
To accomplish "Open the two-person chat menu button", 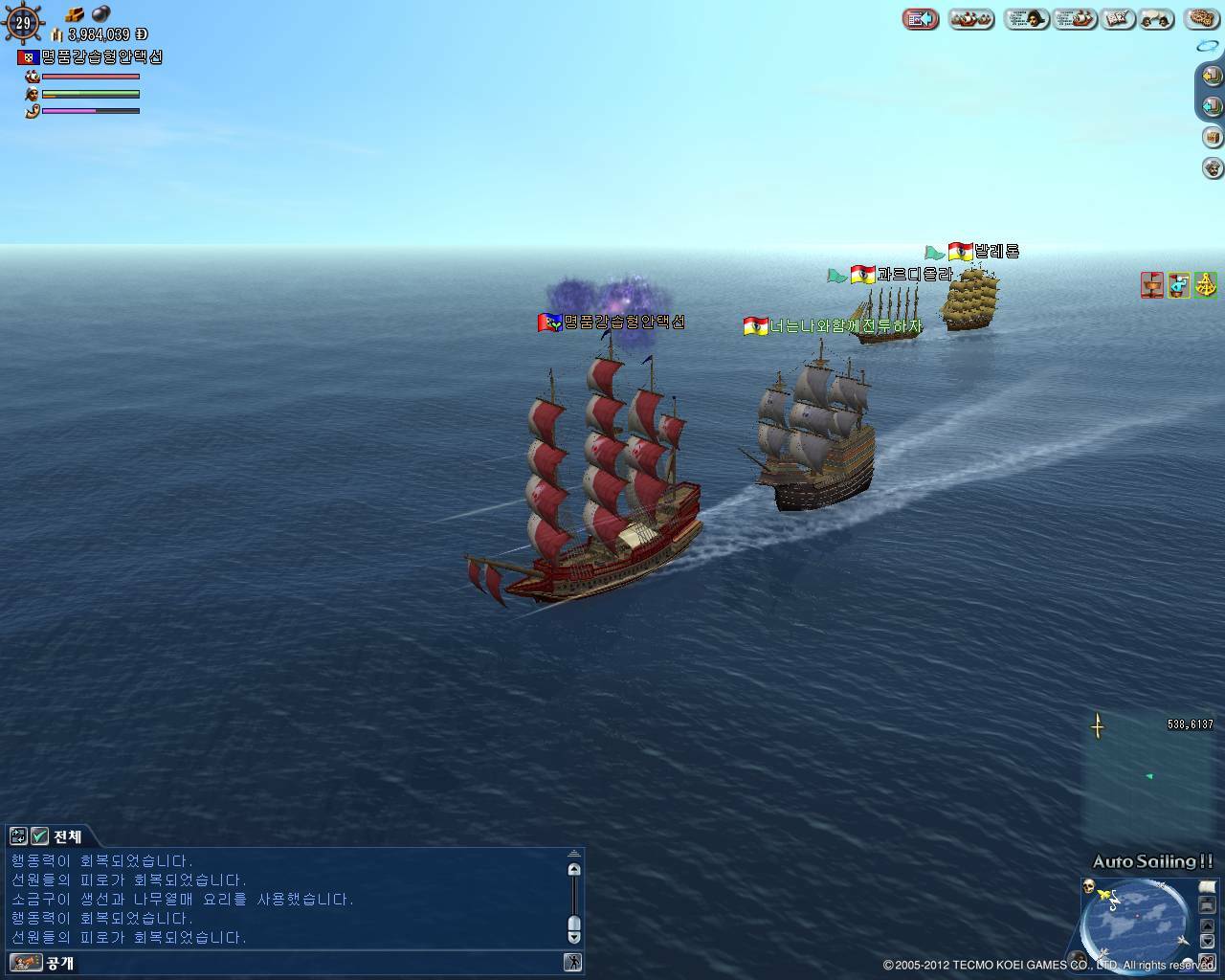I will [x=1156, y=19].
